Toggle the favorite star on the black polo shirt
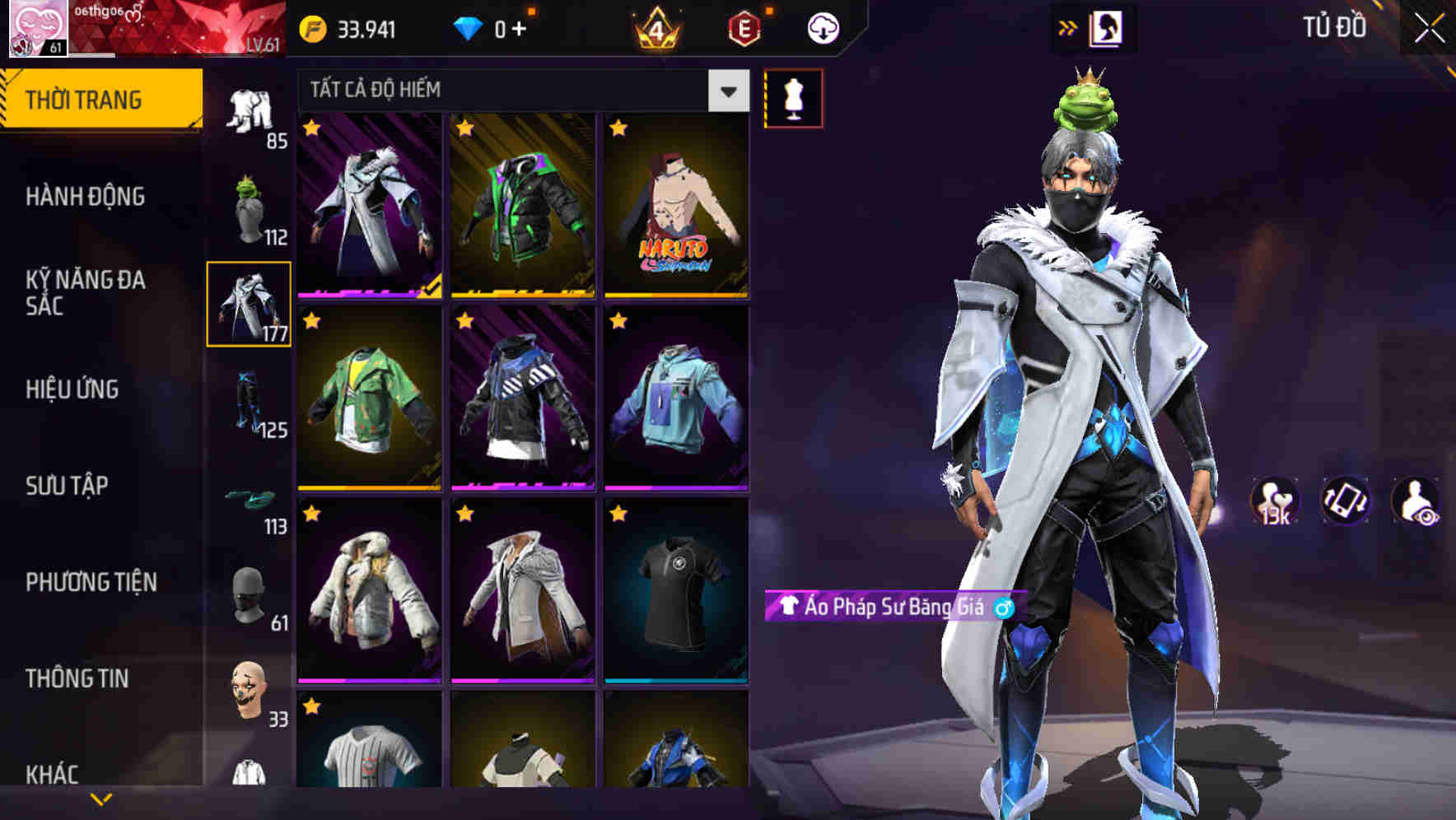The width and height of the screenshot is (1456, 820). (617, 514)
